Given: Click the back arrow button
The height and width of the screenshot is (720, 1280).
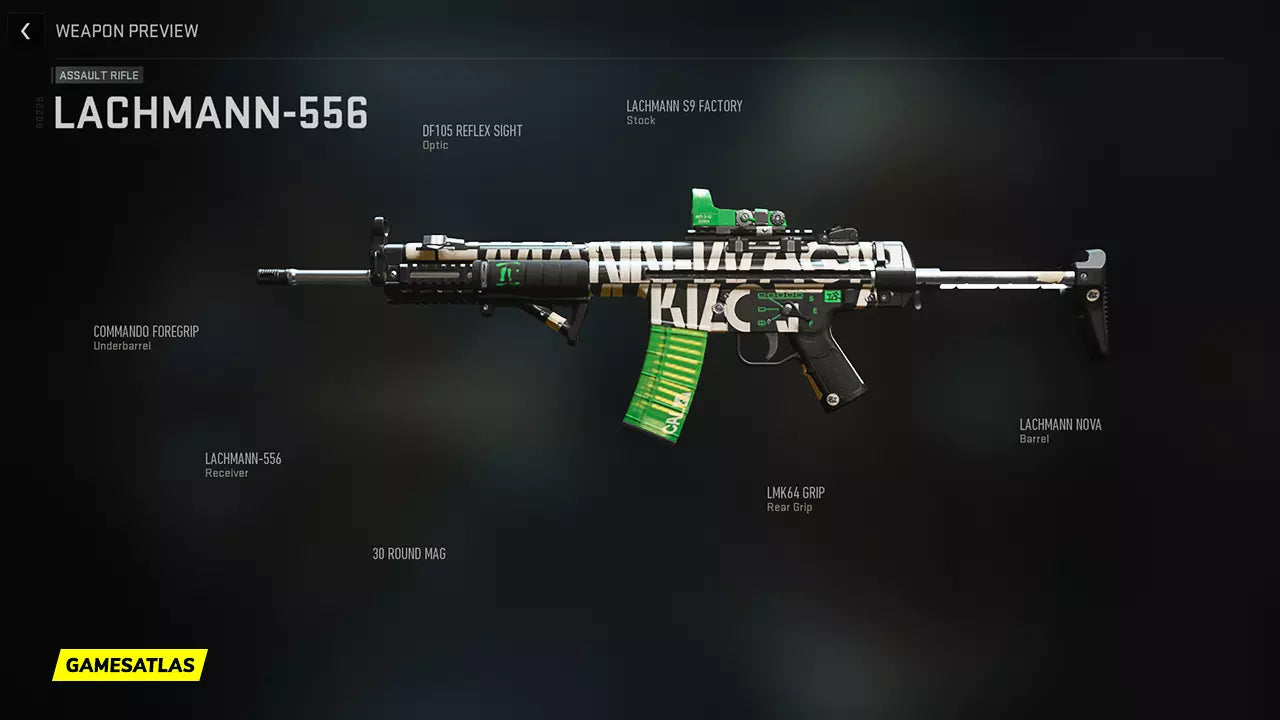Looking at the screenshot, I should pyautogui.click(x=25, y=31).
